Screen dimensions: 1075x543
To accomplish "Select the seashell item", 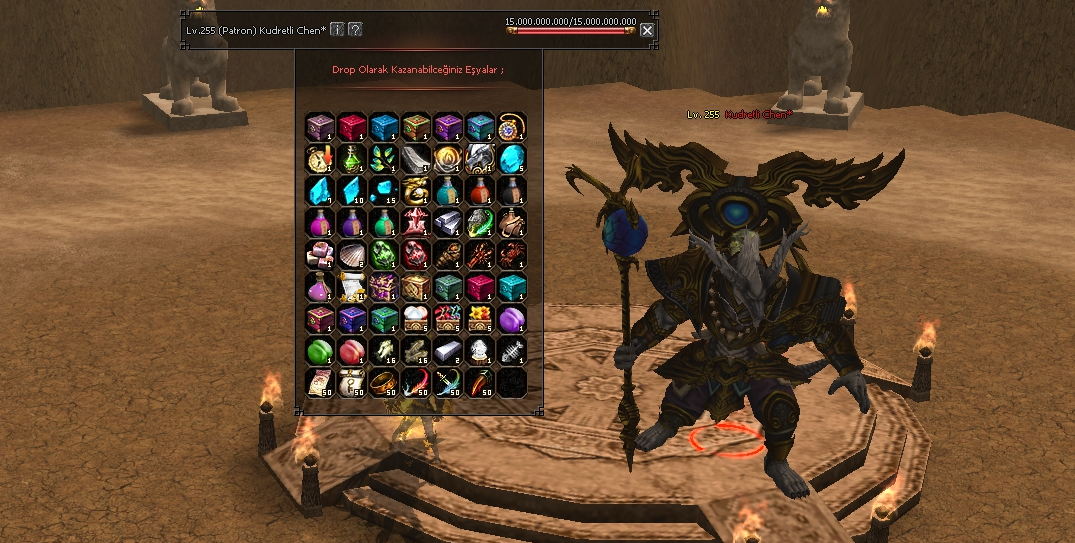I will pyautogui.click(x=351, y=254).
